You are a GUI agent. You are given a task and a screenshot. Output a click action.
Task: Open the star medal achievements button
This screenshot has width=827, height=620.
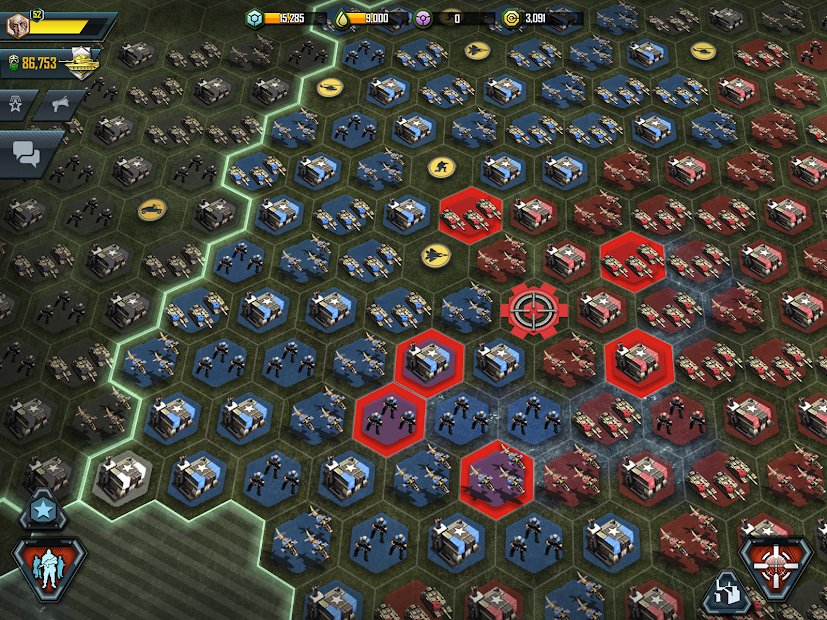pos(17,104)
